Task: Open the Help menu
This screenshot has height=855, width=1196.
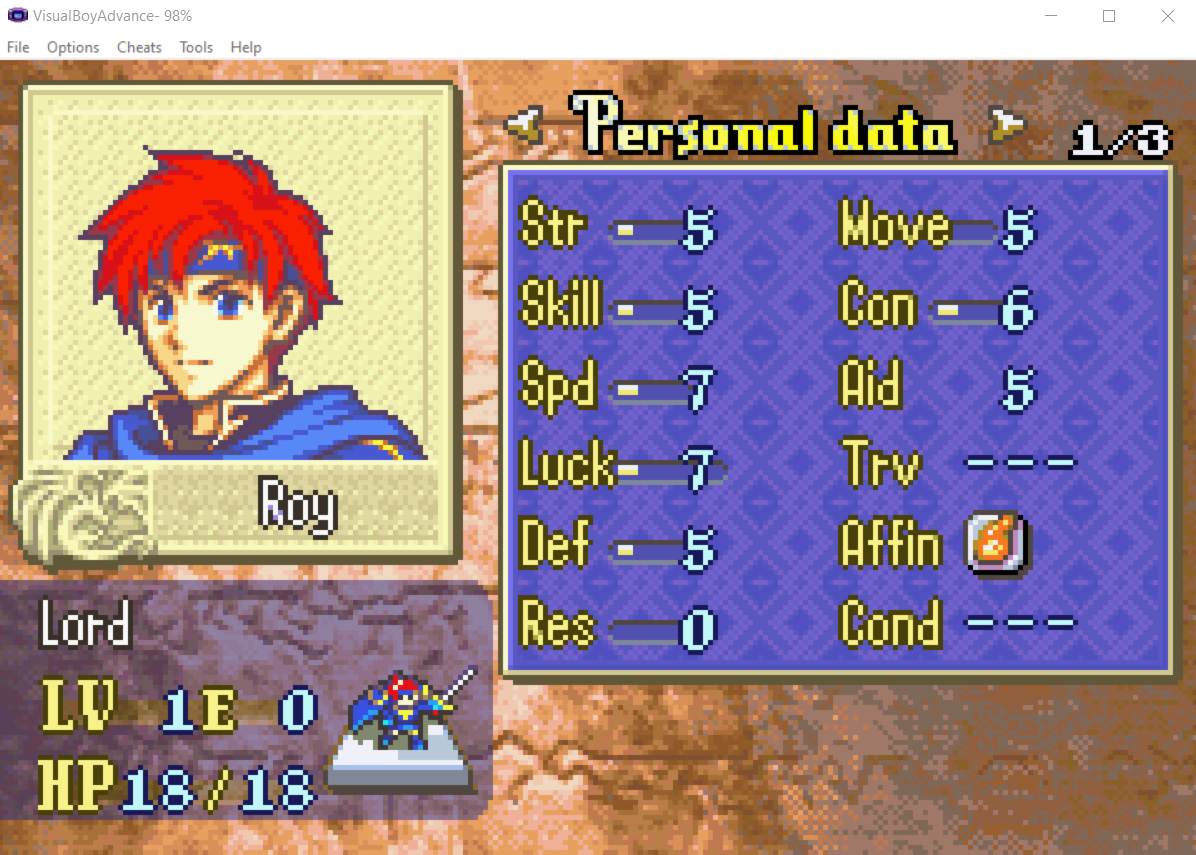Action: [246, 47]
